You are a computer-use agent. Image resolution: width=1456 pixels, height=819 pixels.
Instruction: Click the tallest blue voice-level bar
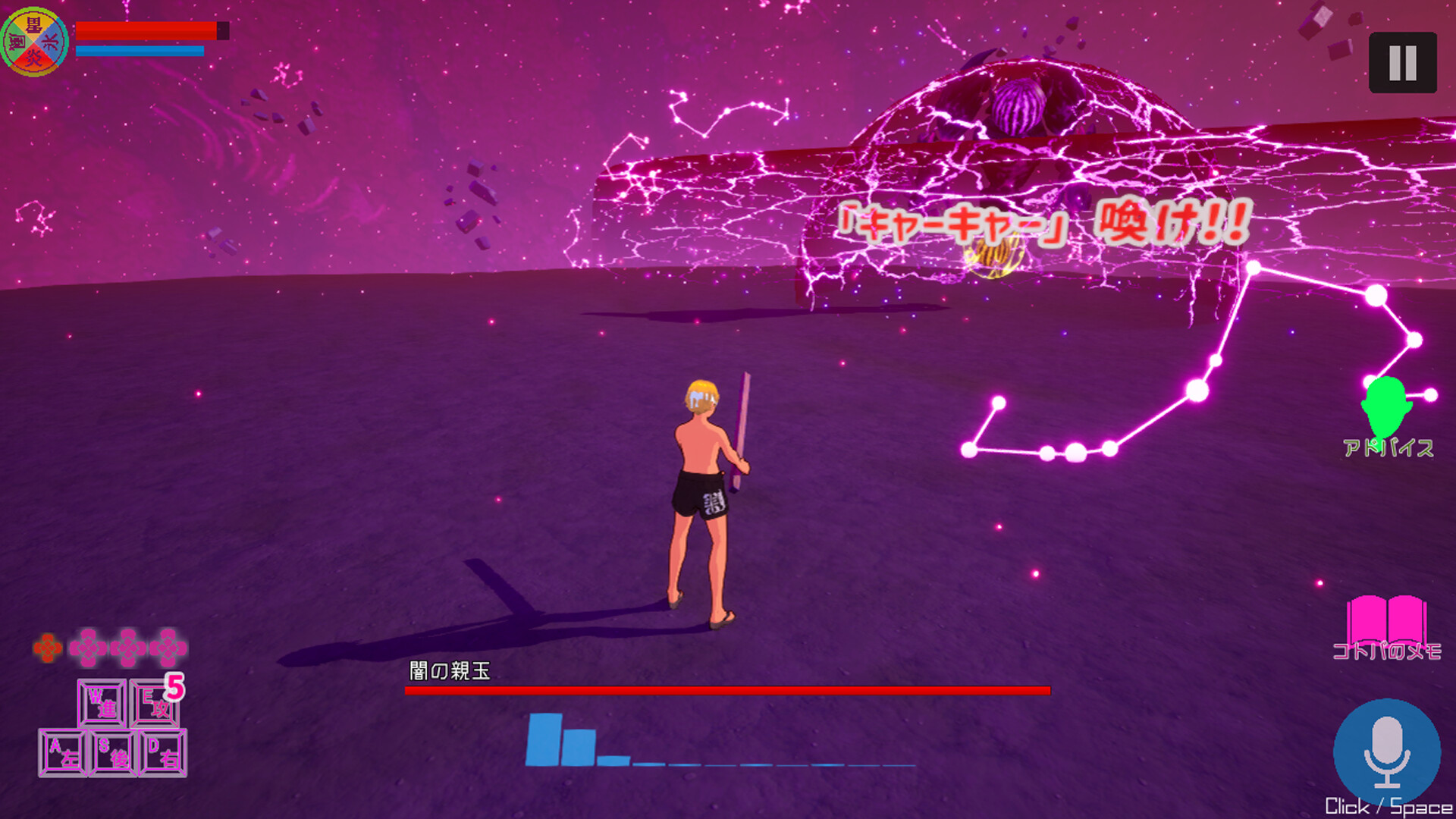[x=544, y=739]
